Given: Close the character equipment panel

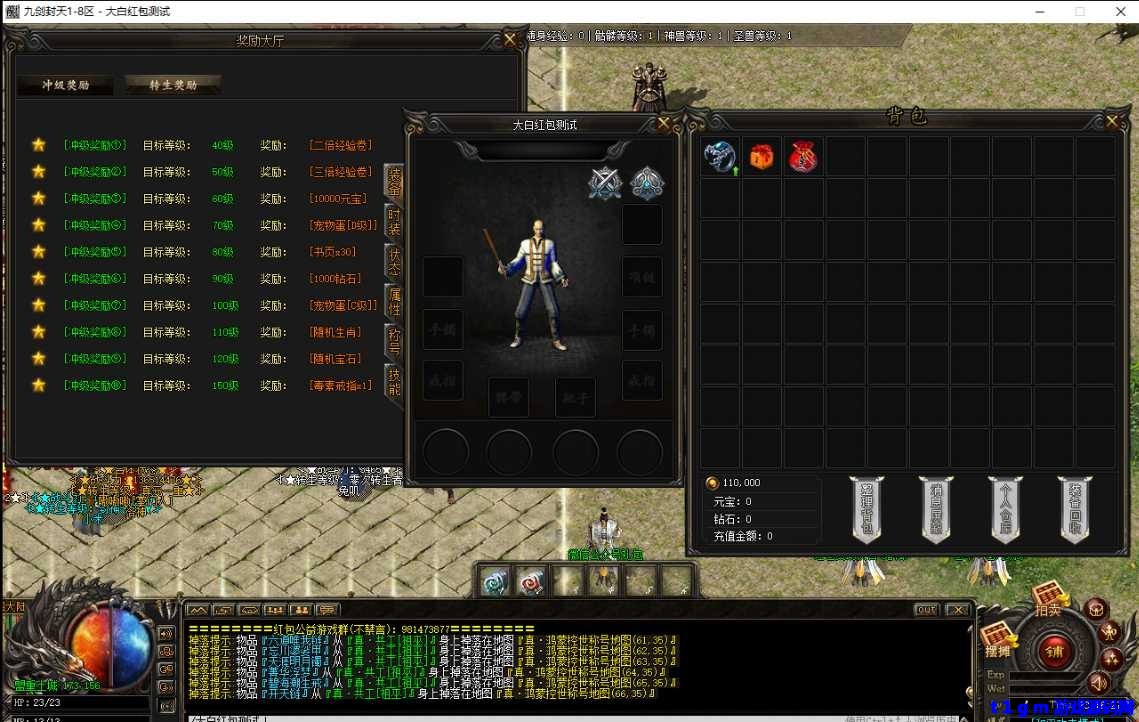Looking at the screenshot, I should (x=664, y=124).
